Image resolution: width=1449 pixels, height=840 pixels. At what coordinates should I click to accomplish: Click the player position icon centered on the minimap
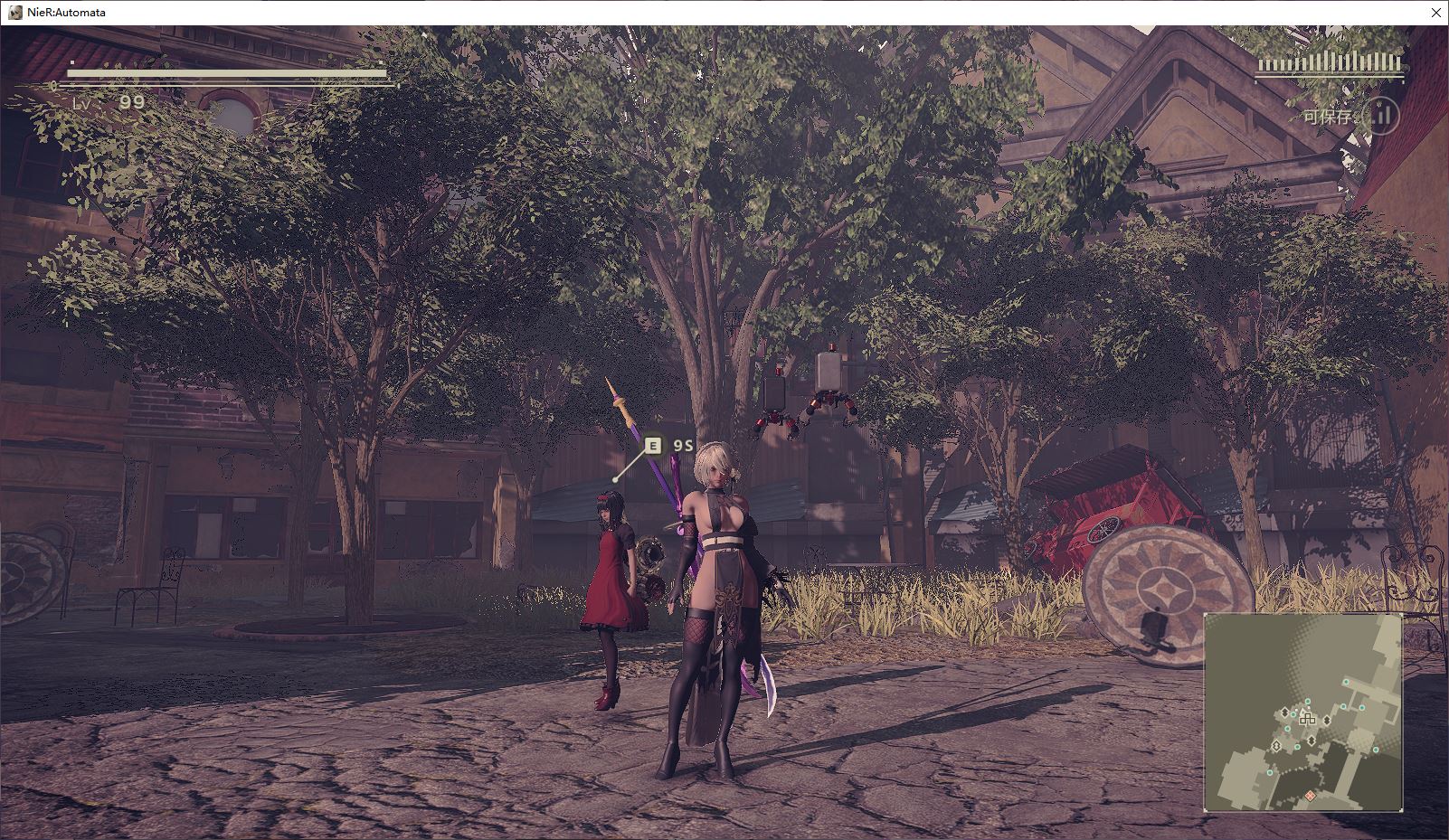coord(1308,720)
